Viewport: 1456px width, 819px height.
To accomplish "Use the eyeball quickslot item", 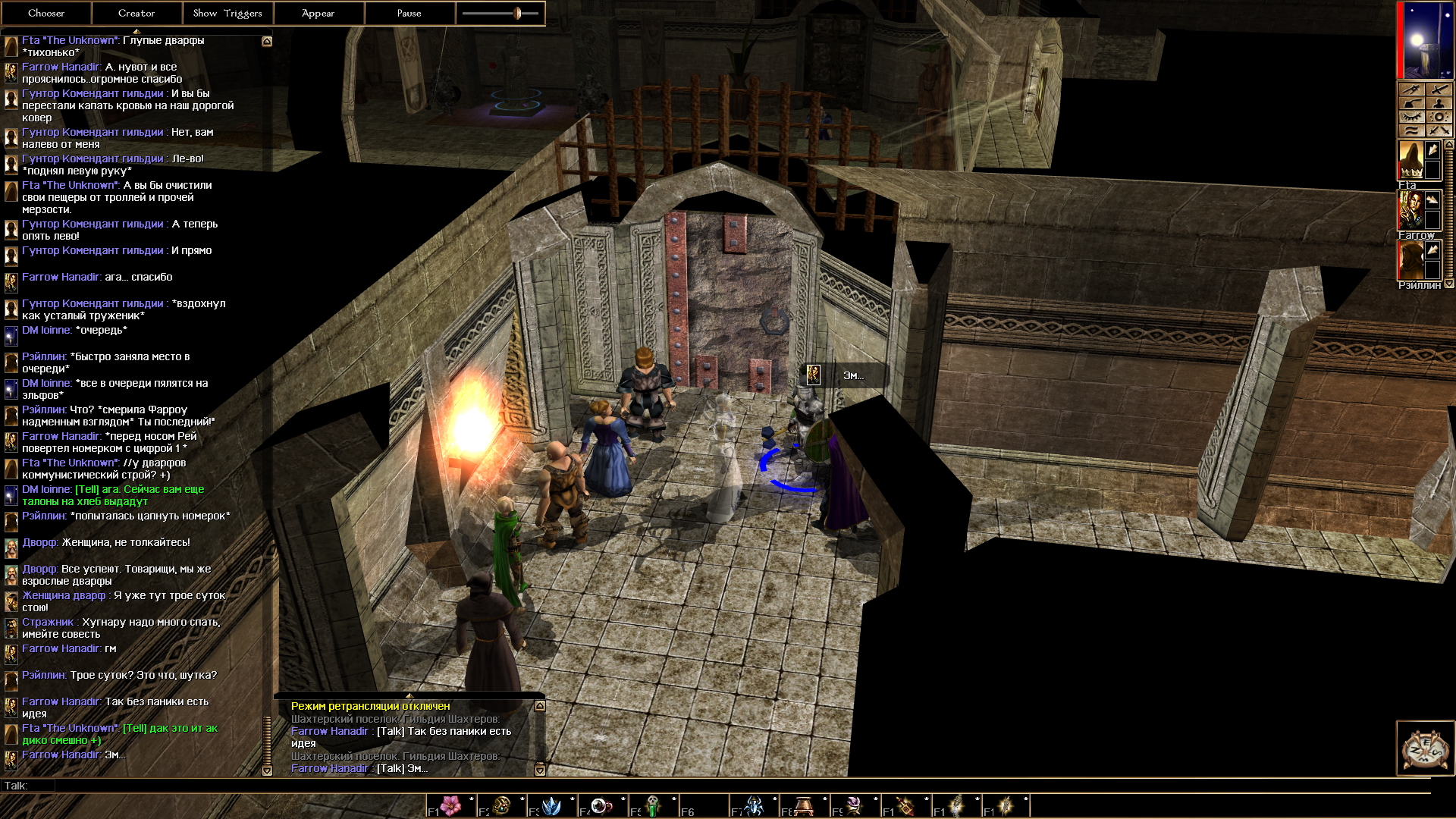I will (x=601, y=805).
